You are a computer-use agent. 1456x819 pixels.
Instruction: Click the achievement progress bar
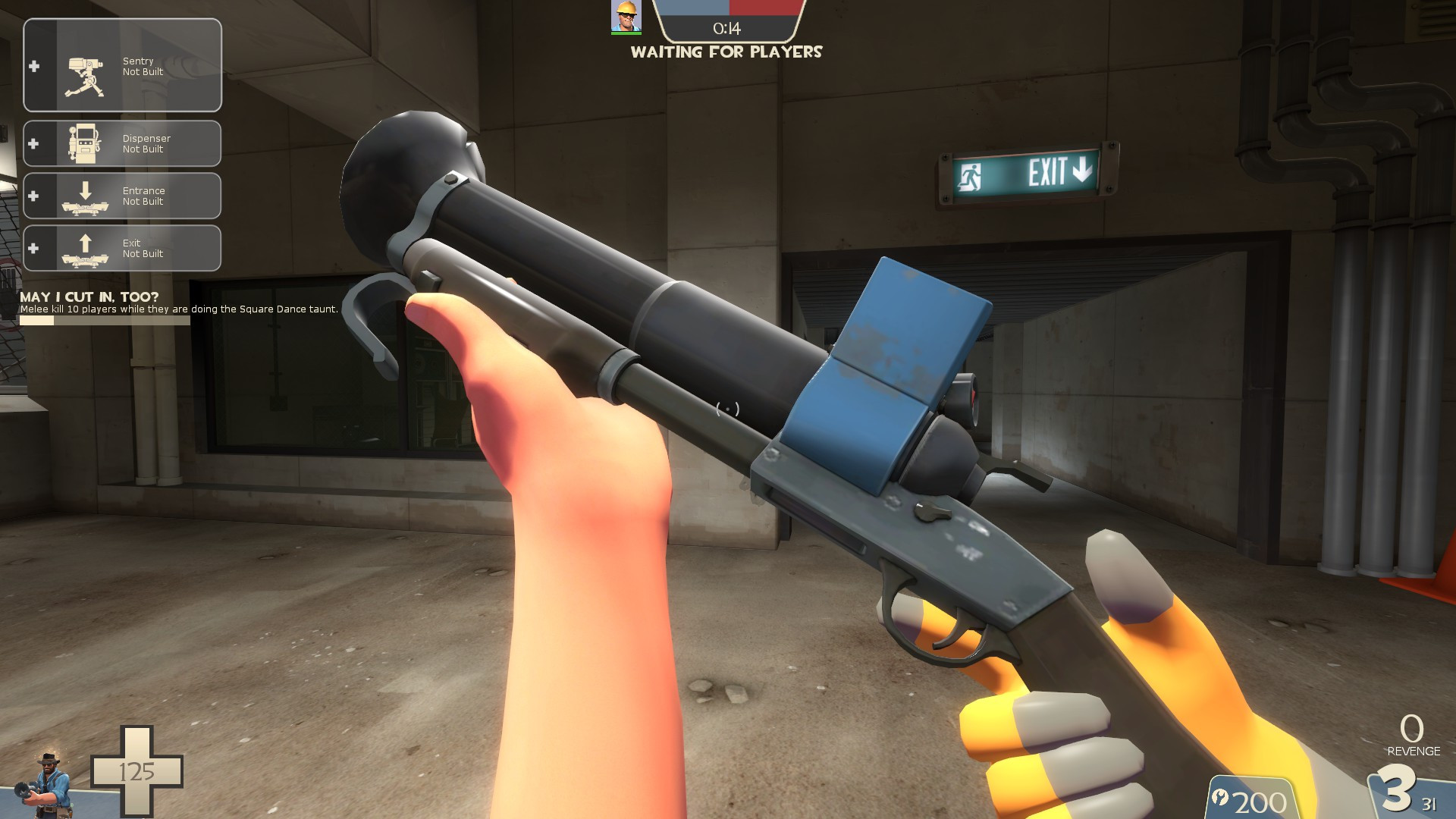tap(104, 319)
